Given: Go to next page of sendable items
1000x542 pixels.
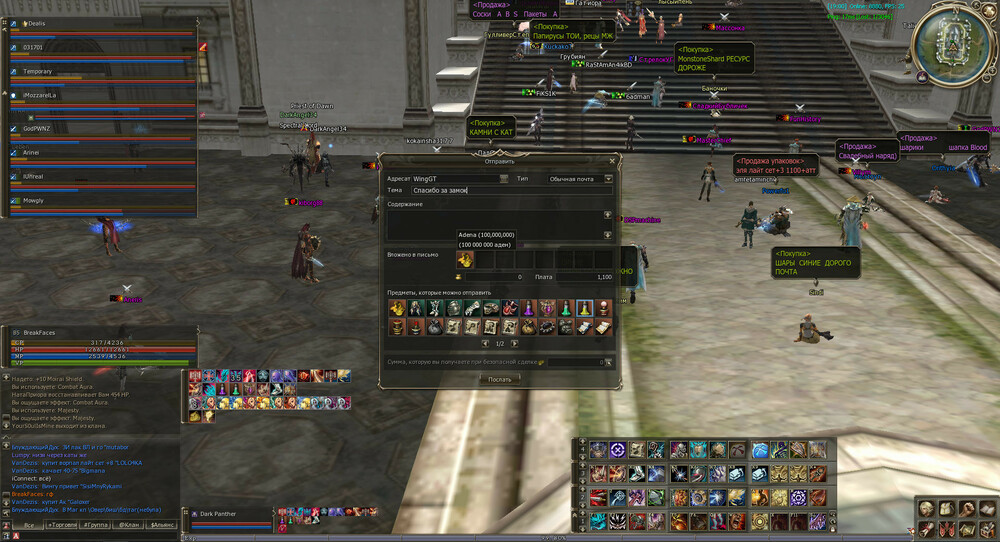Looking at the screenshot, I should point(516,343).
